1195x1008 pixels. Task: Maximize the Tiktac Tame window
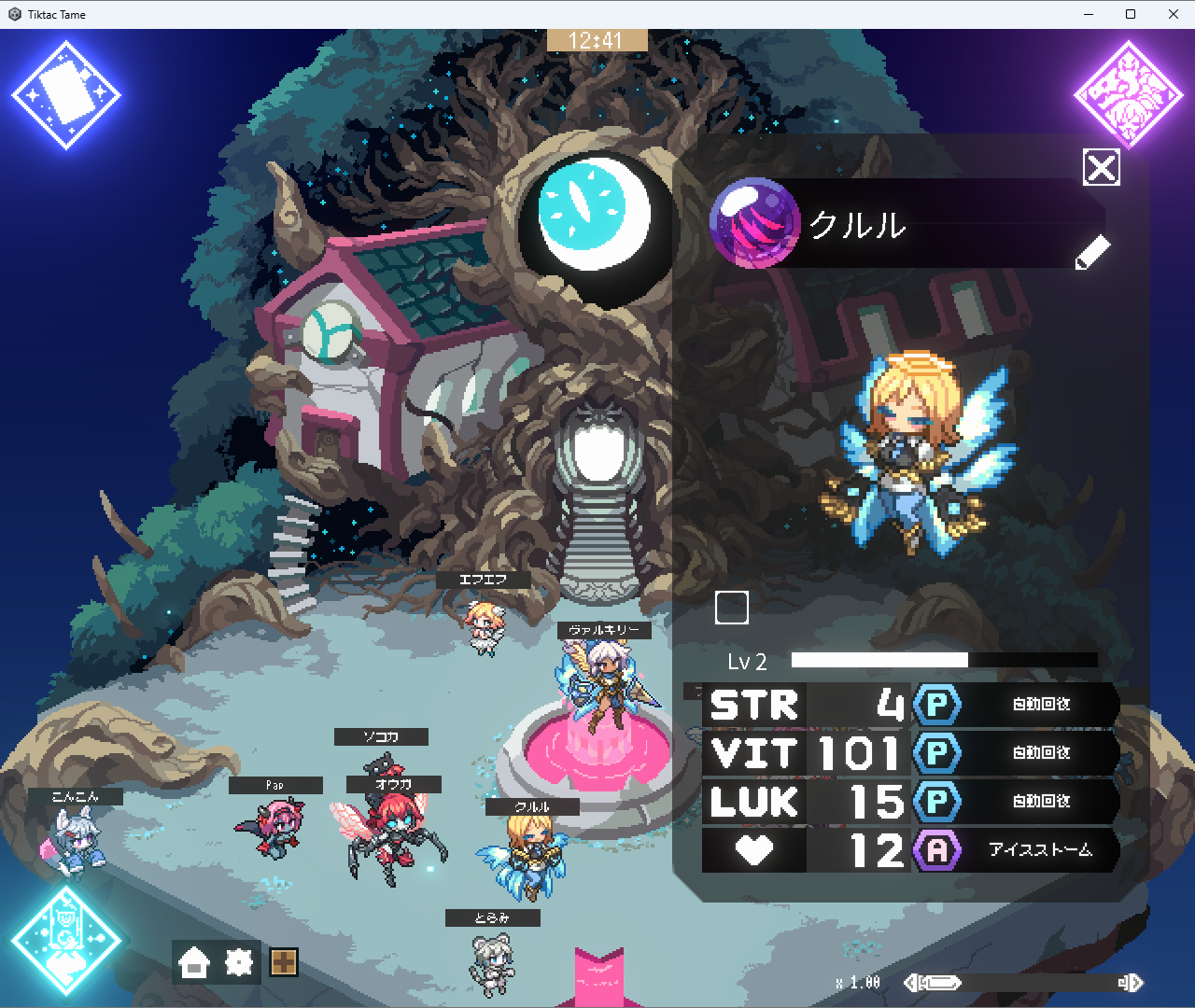pyautogui.click(x=1131, y=14)
